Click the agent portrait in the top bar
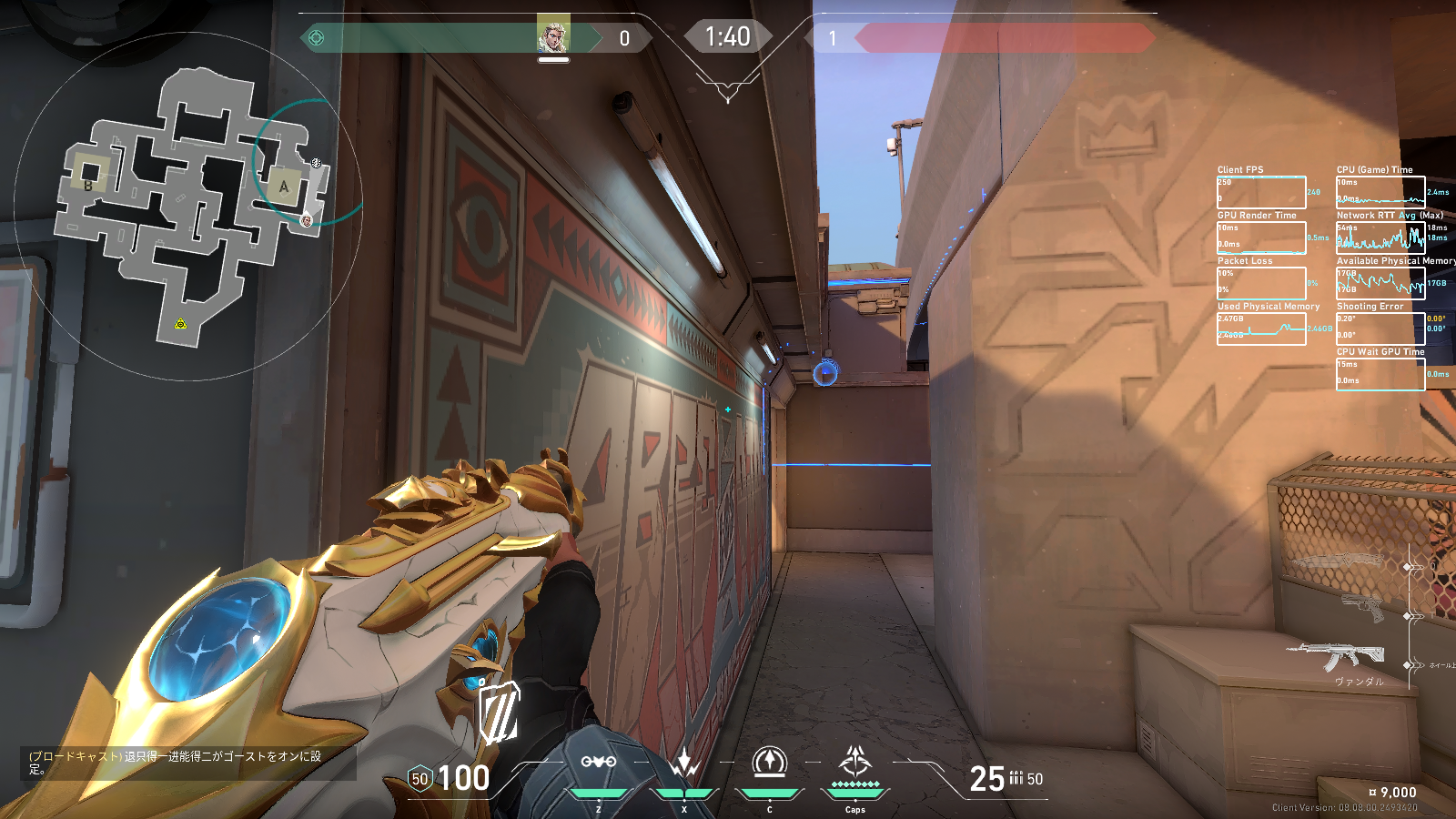The width and height of the screenshot is (1456, 819). [553, 36]
